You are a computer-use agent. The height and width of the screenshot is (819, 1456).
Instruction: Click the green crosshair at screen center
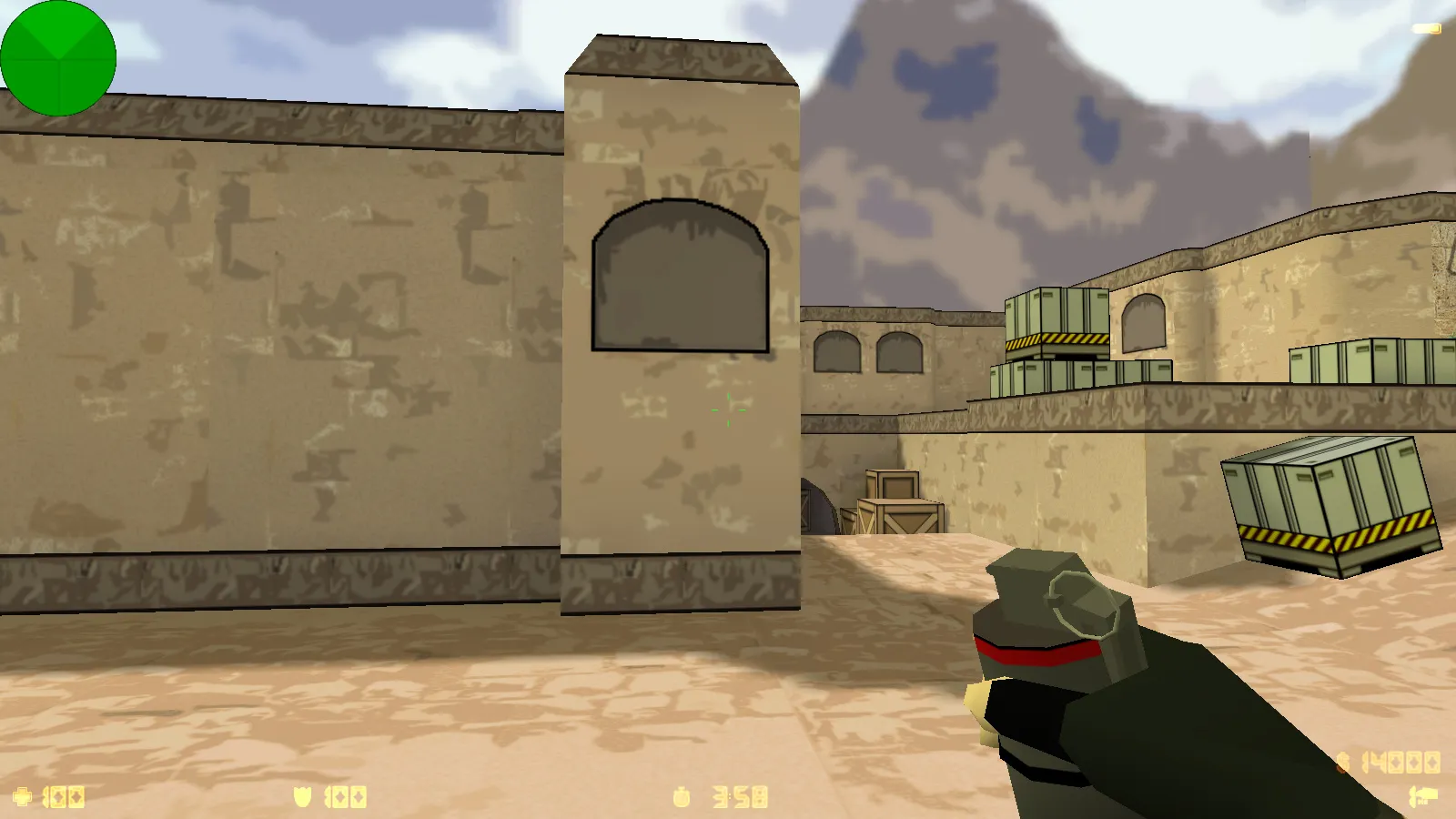pos(730,409)
